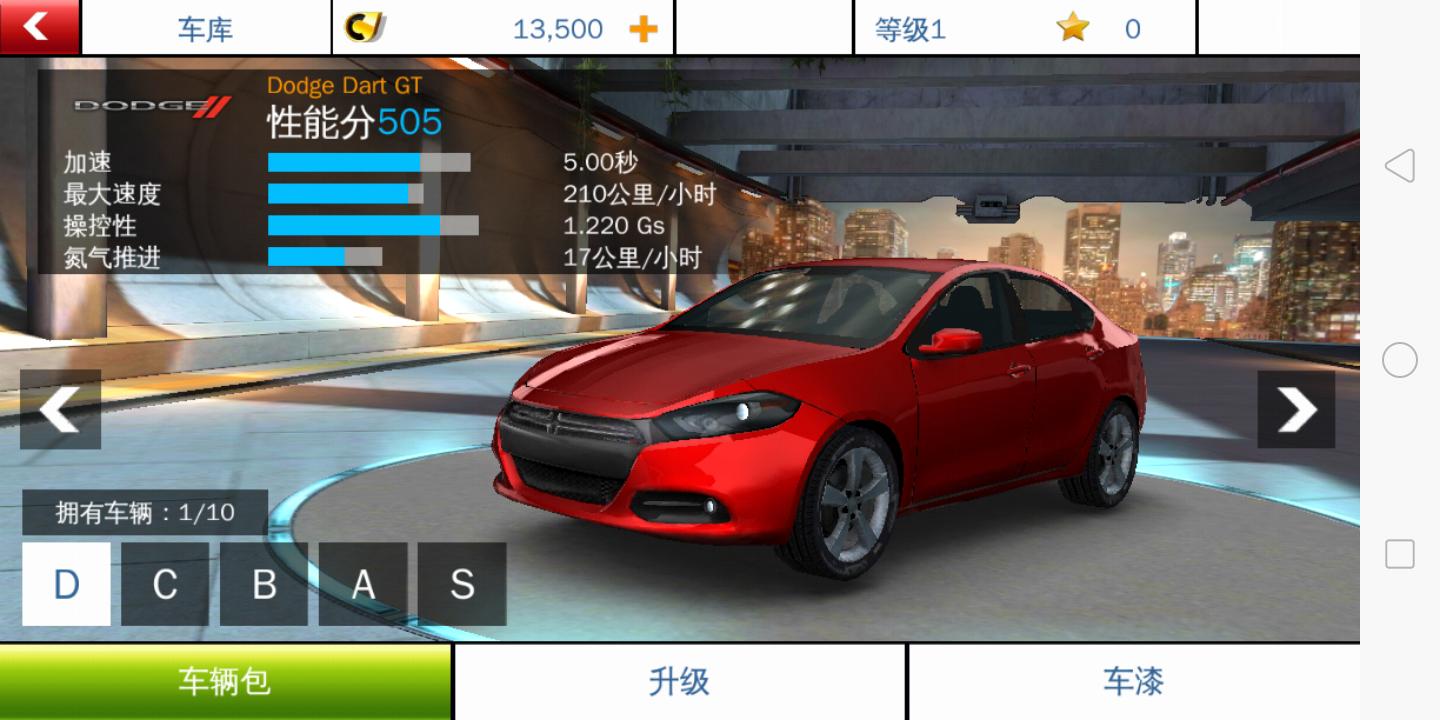Viewport: 1440px width, 720px height.
Task: Tap the Android back triangle button
Action: coord(1400,166)
